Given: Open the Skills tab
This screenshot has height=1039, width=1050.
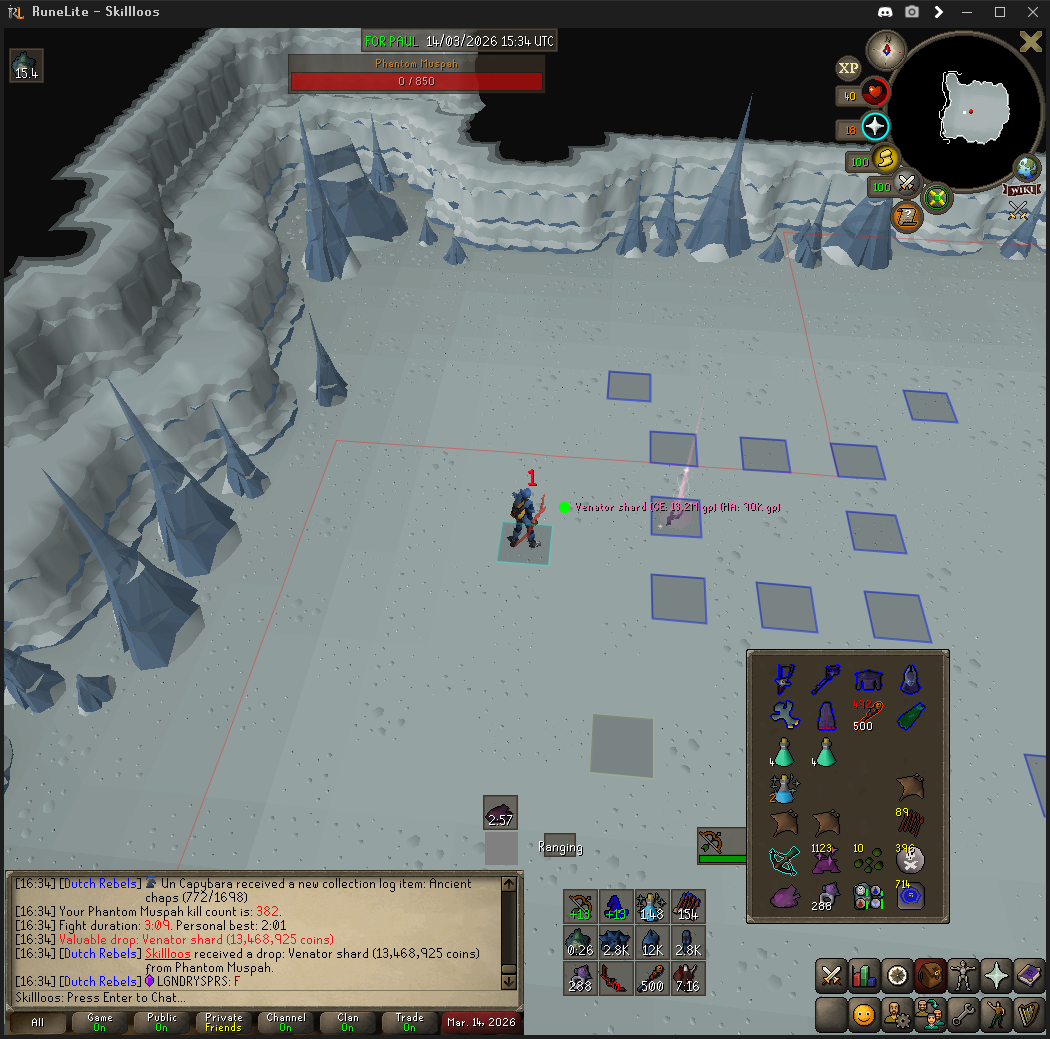Looking at the screenshot, I should 863,975.
